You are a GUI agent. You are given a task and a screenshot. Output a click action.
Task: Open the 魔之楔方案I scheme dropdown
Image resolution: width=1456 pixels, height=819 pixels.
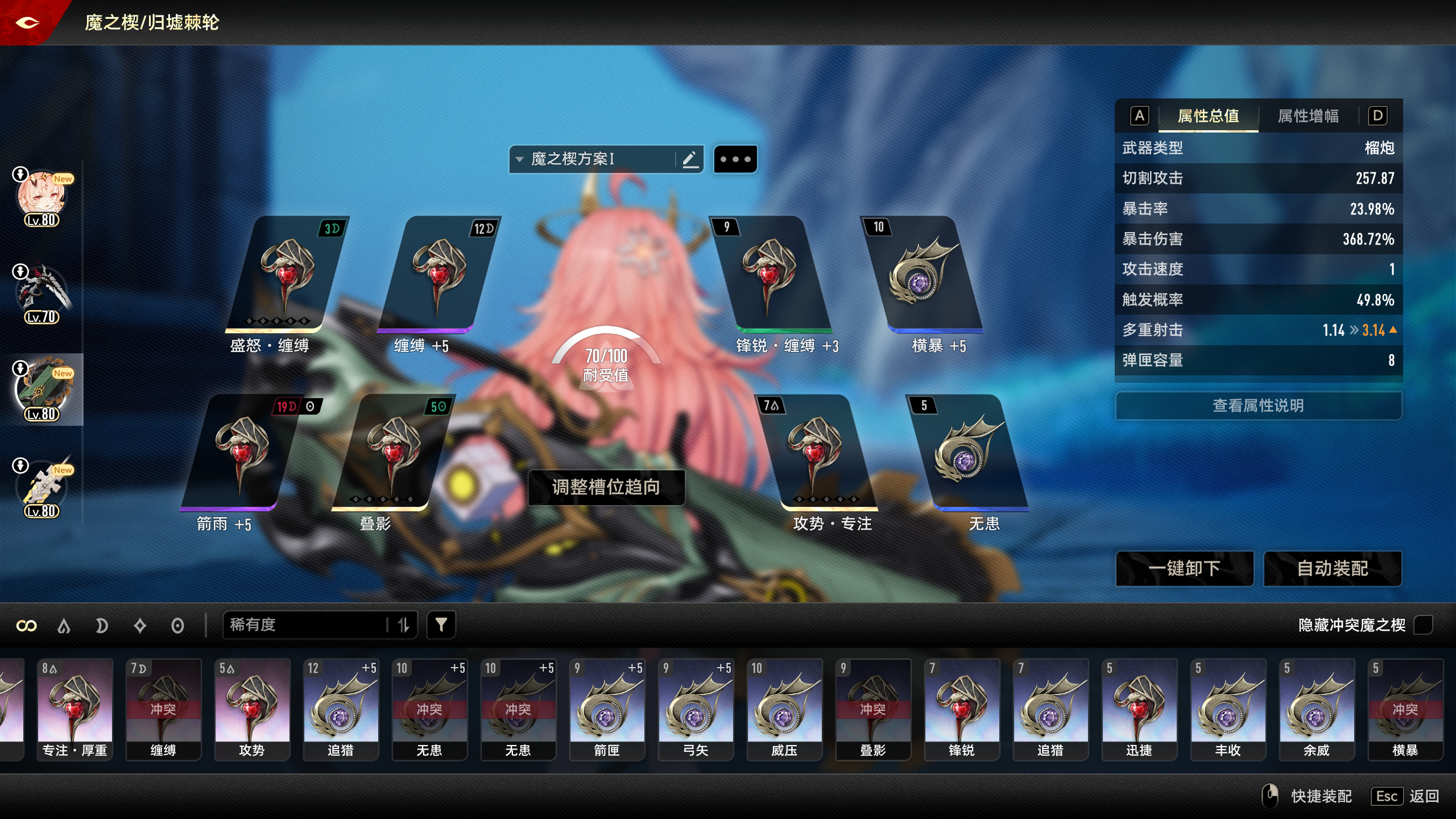pyautogui.click(x=580, y=159)
